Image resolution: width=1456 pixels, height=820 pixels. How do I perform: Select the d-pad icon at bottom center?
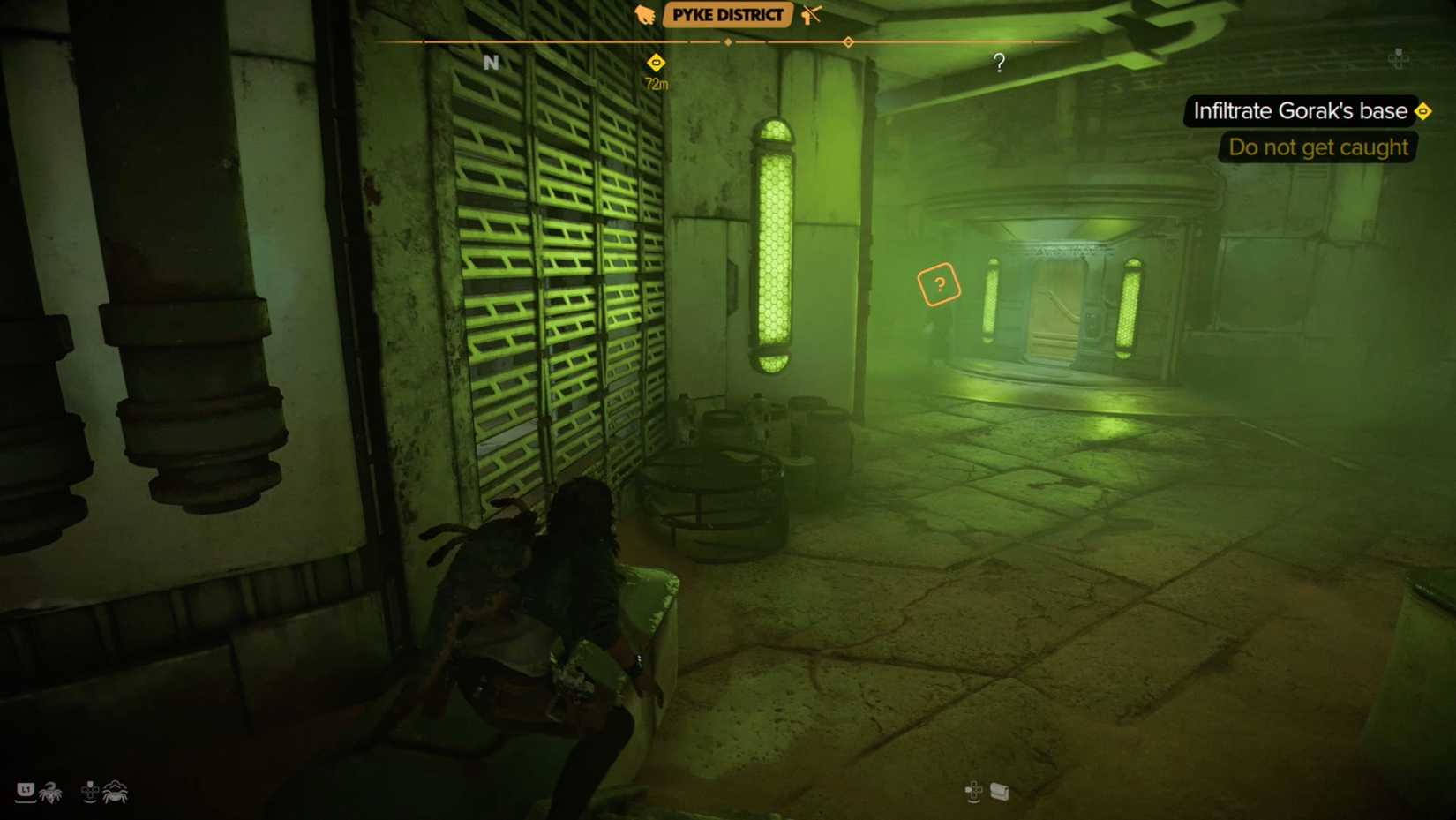coord(973,792)
